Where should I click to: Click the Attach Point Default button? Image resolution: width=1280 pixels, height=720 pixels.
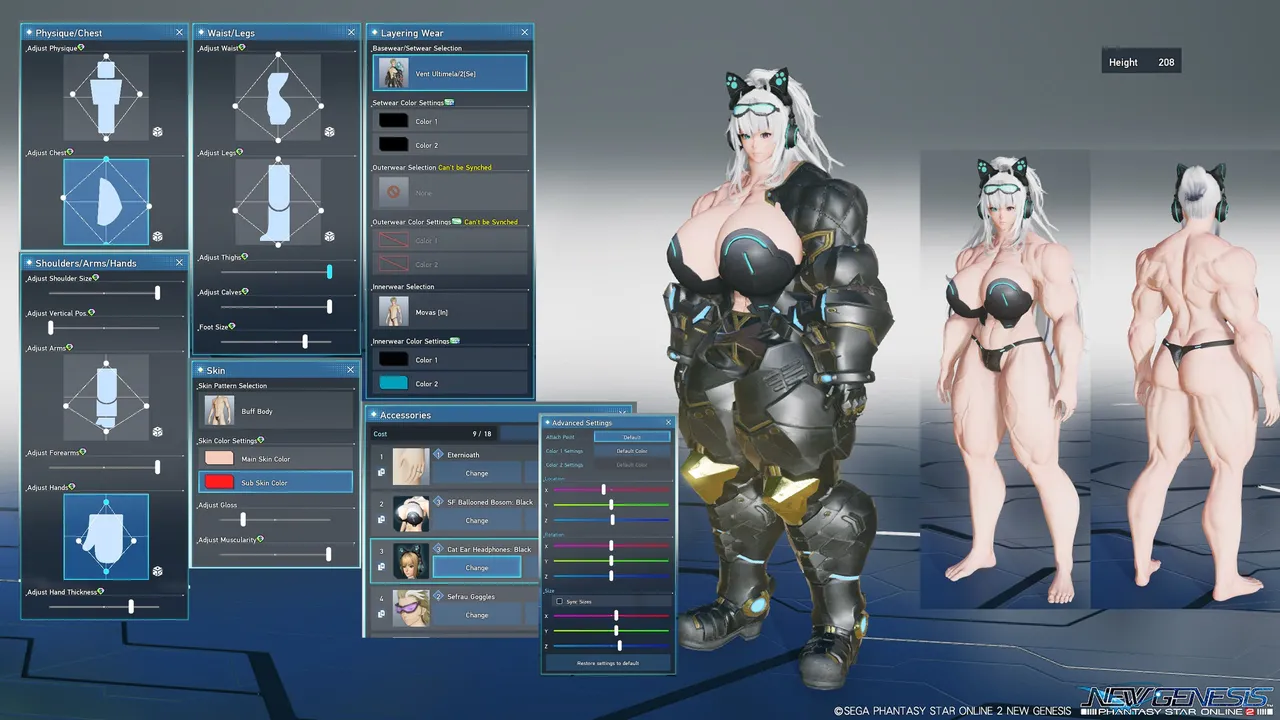click(x=632, y=437)
